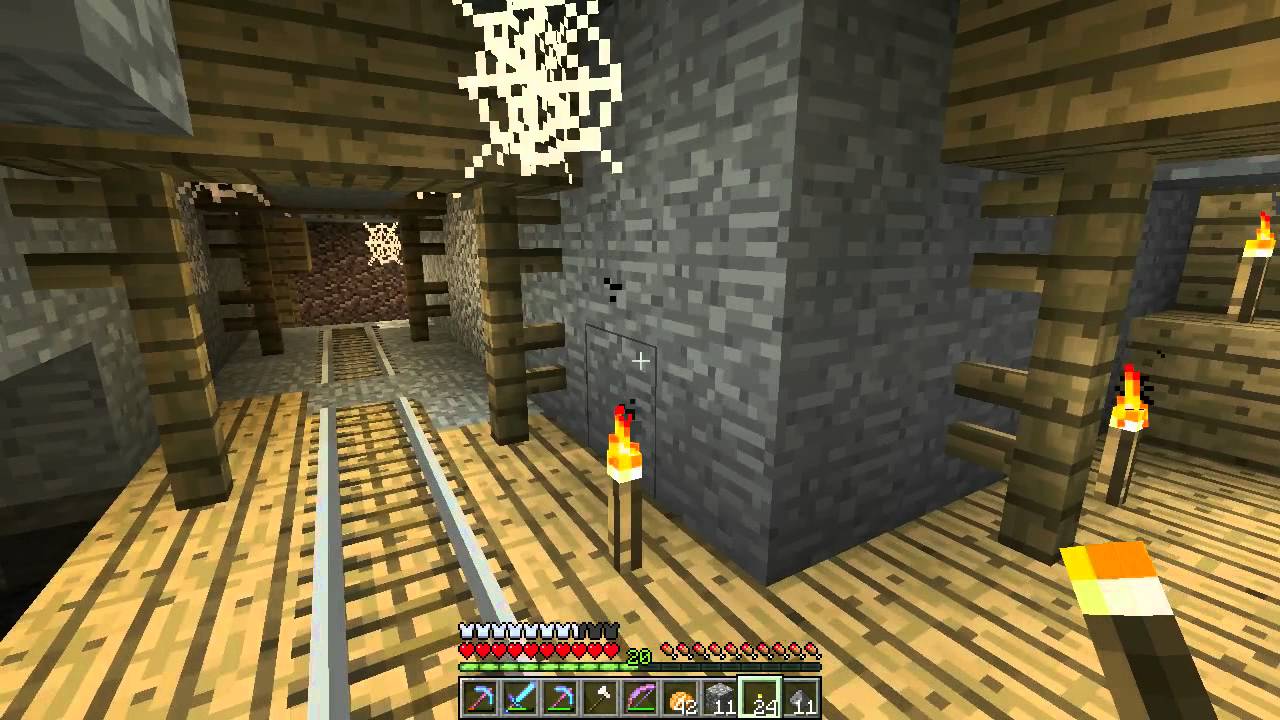Select the orange food stack of 42
The height and width of the screenshot is (720, 1280).
click(x=680, y=698)
